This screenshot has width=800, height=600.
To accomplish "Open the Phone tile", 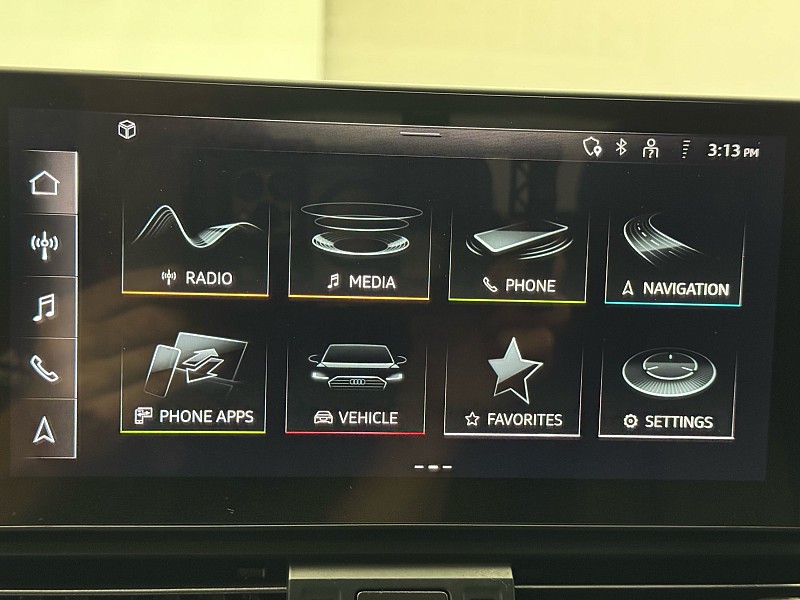I will (517, 255).
